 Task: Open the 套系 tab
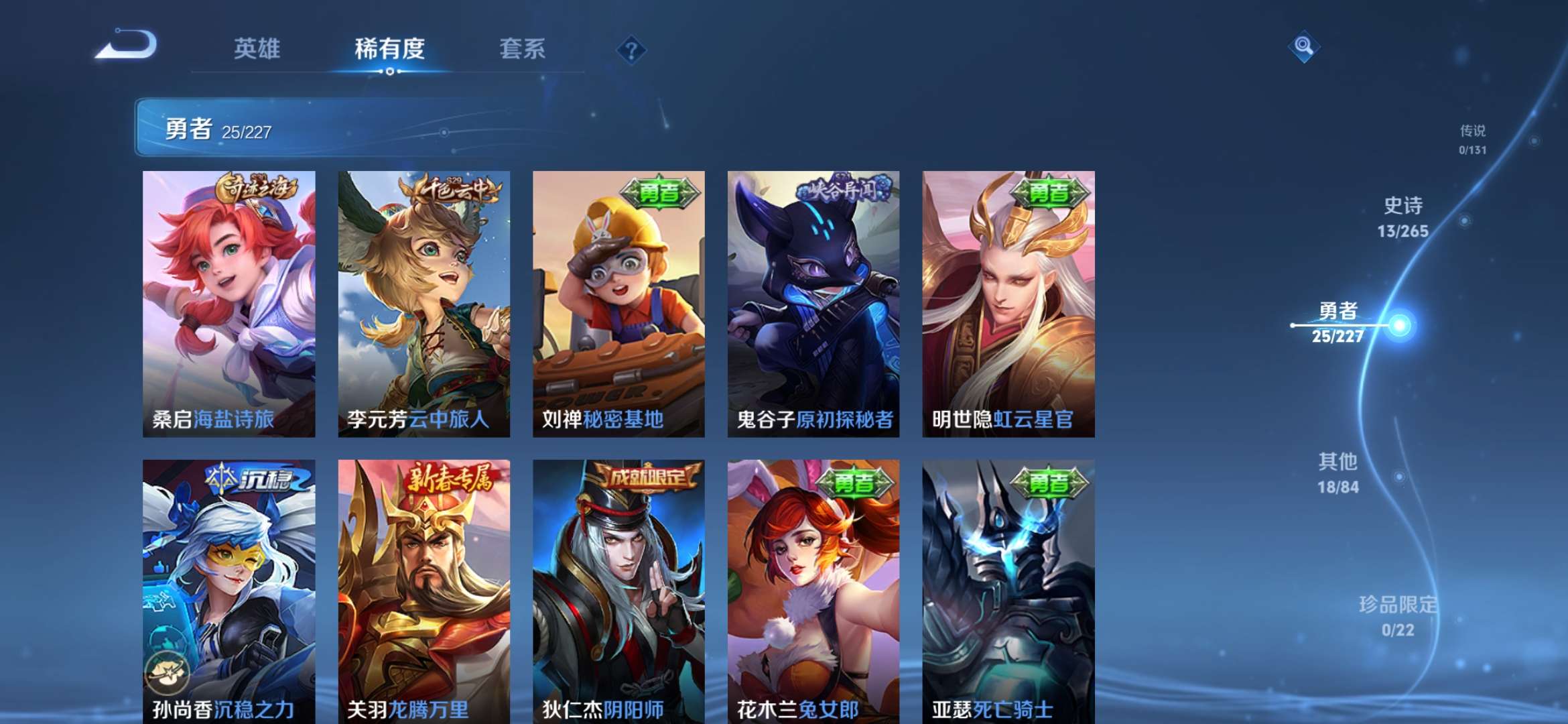click(521, 50)
